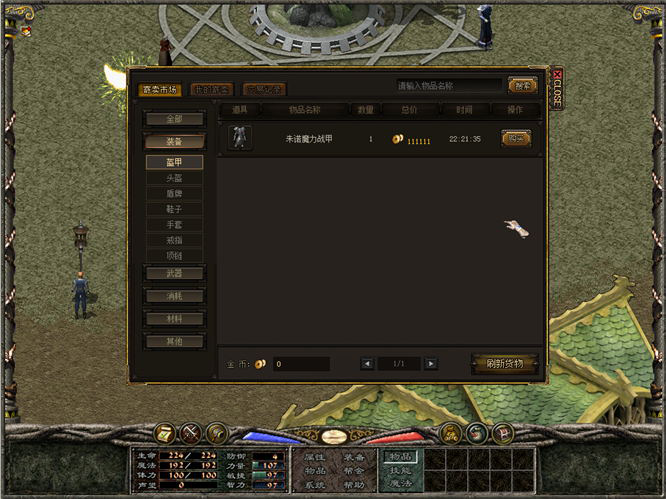
Task: Choose the 装备 equipment category
Action: [175, 142]
